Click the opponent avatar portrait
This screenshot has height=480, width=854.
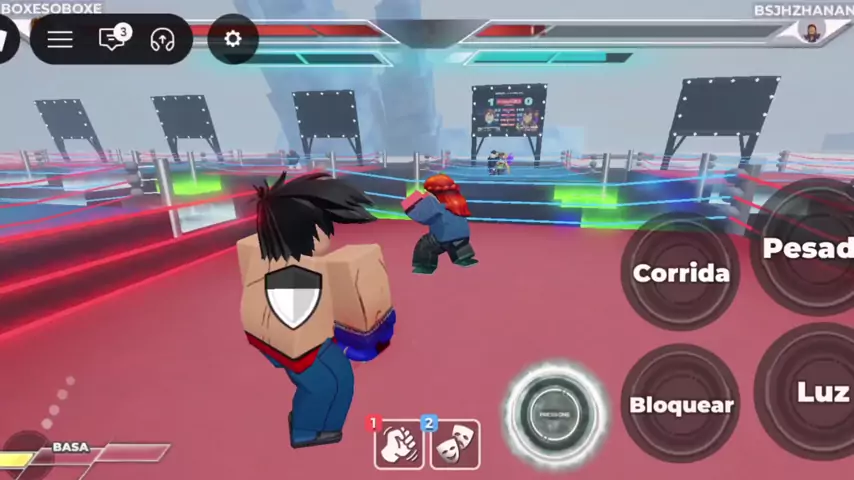(811, 32)
